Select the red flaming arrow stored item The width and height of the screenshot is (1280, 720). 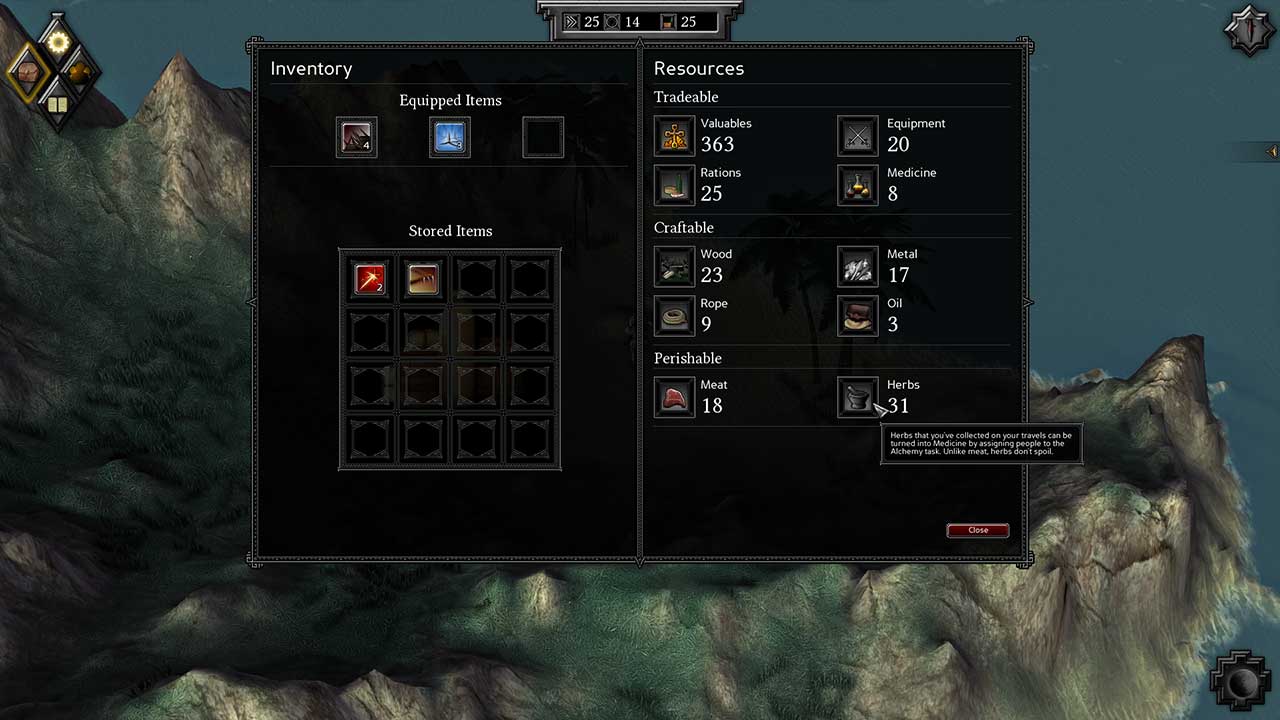[370, 279]
